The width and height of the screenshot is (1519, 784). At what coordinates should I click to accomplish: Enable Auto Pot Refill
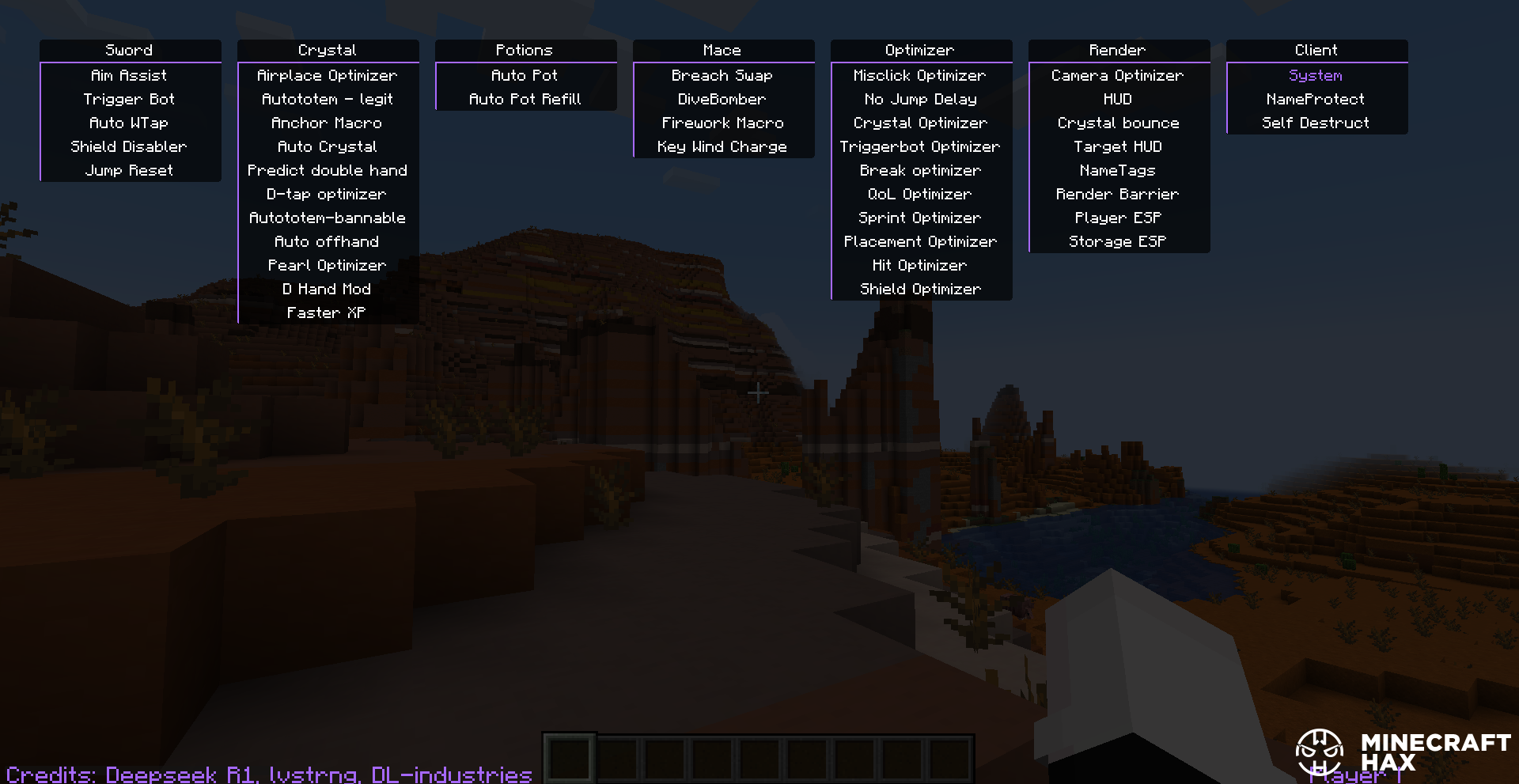tap(525, 100)
